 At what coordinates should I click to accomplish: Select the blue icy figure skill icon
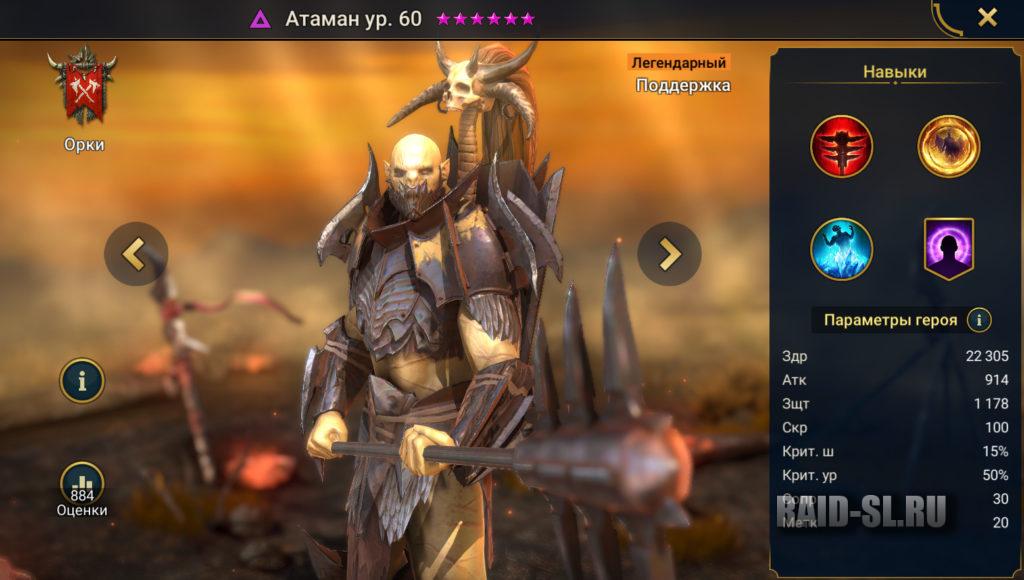pos(841,249)
